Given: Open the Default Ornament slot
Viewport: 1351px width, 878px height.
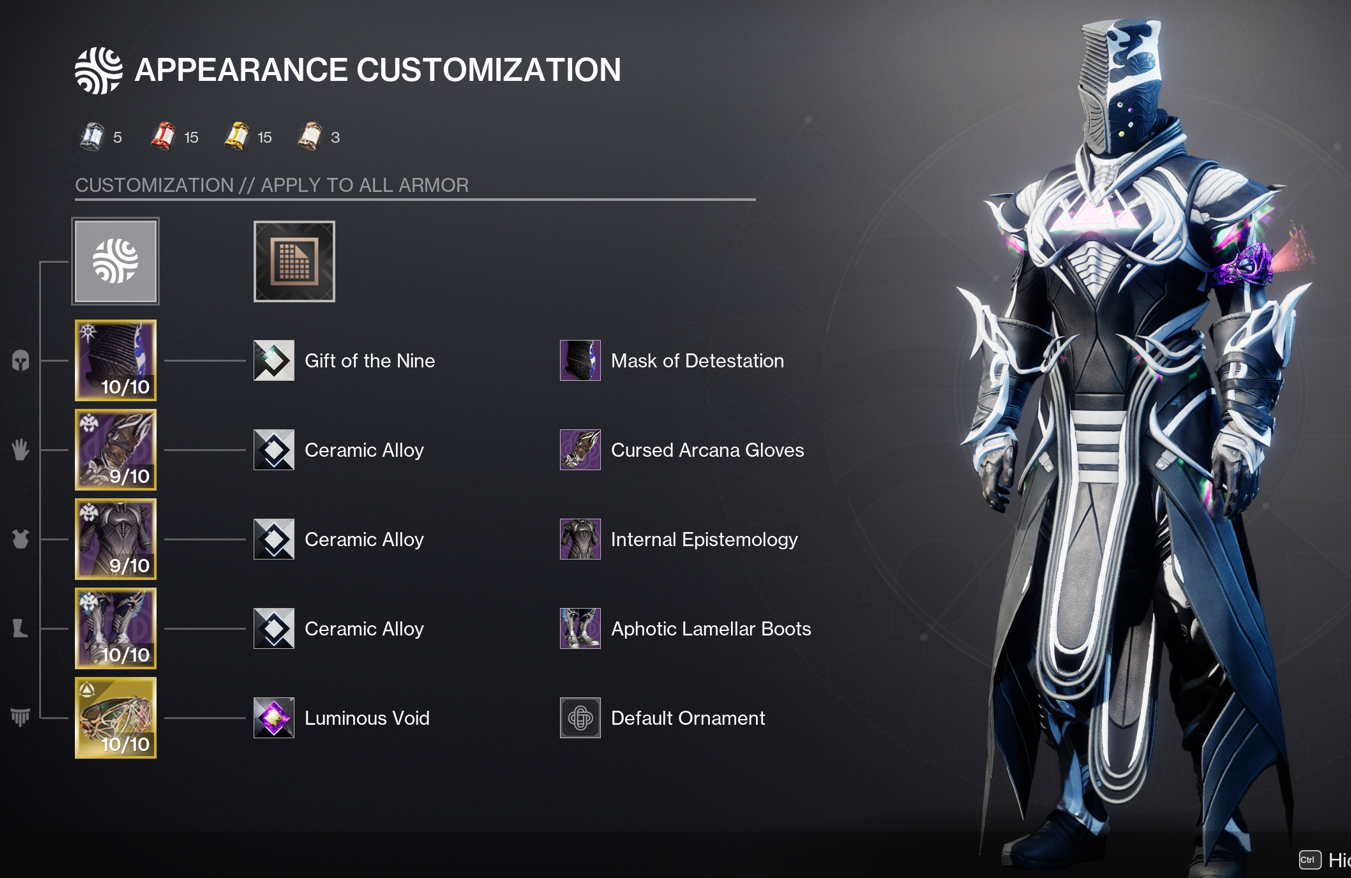Looking at the screenshot, I should (x=580, y=718).
